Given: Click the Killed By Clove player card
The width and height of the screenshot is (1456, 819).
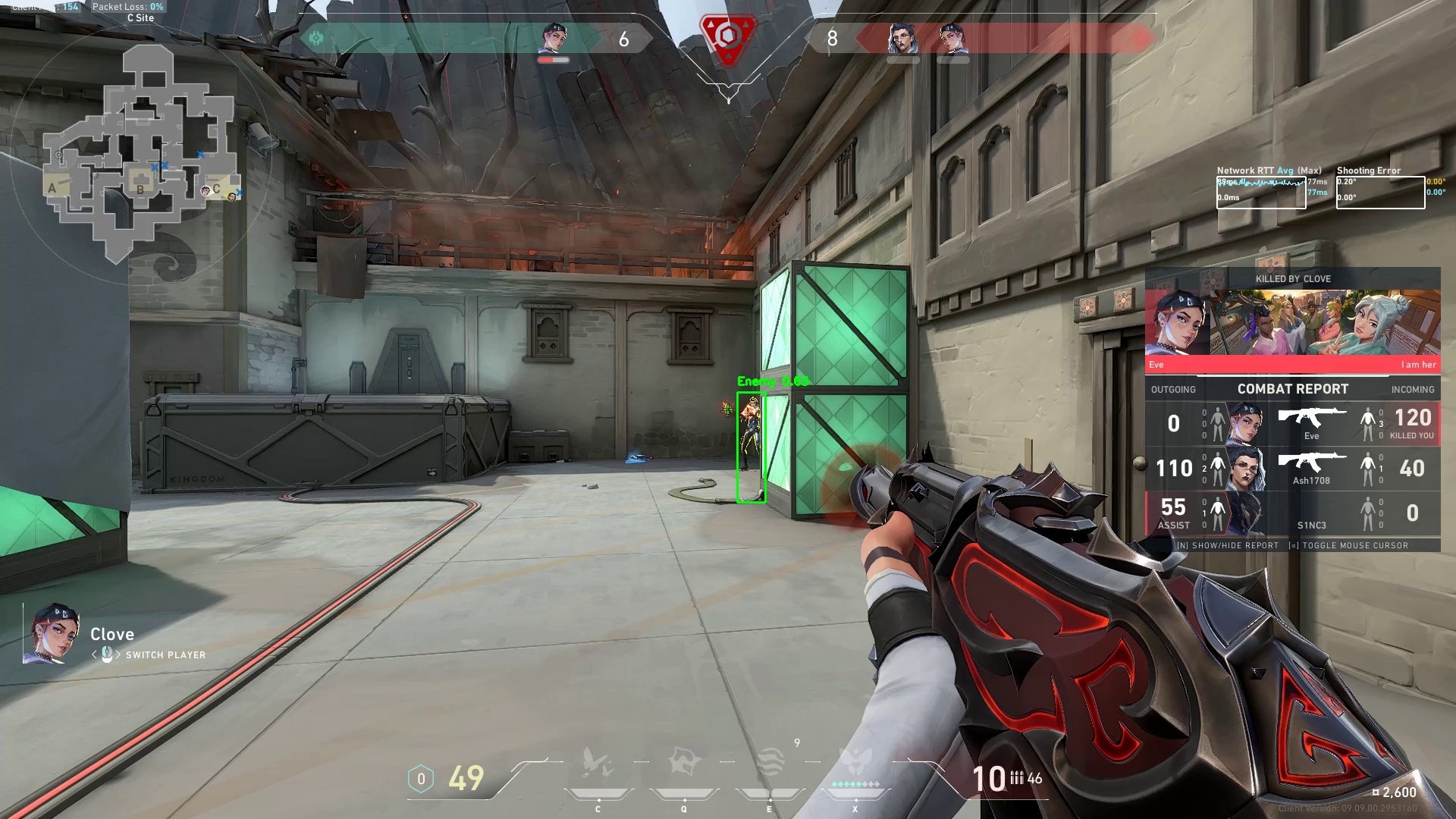Looking at the screenshot, I should [x=1292, y=322].
